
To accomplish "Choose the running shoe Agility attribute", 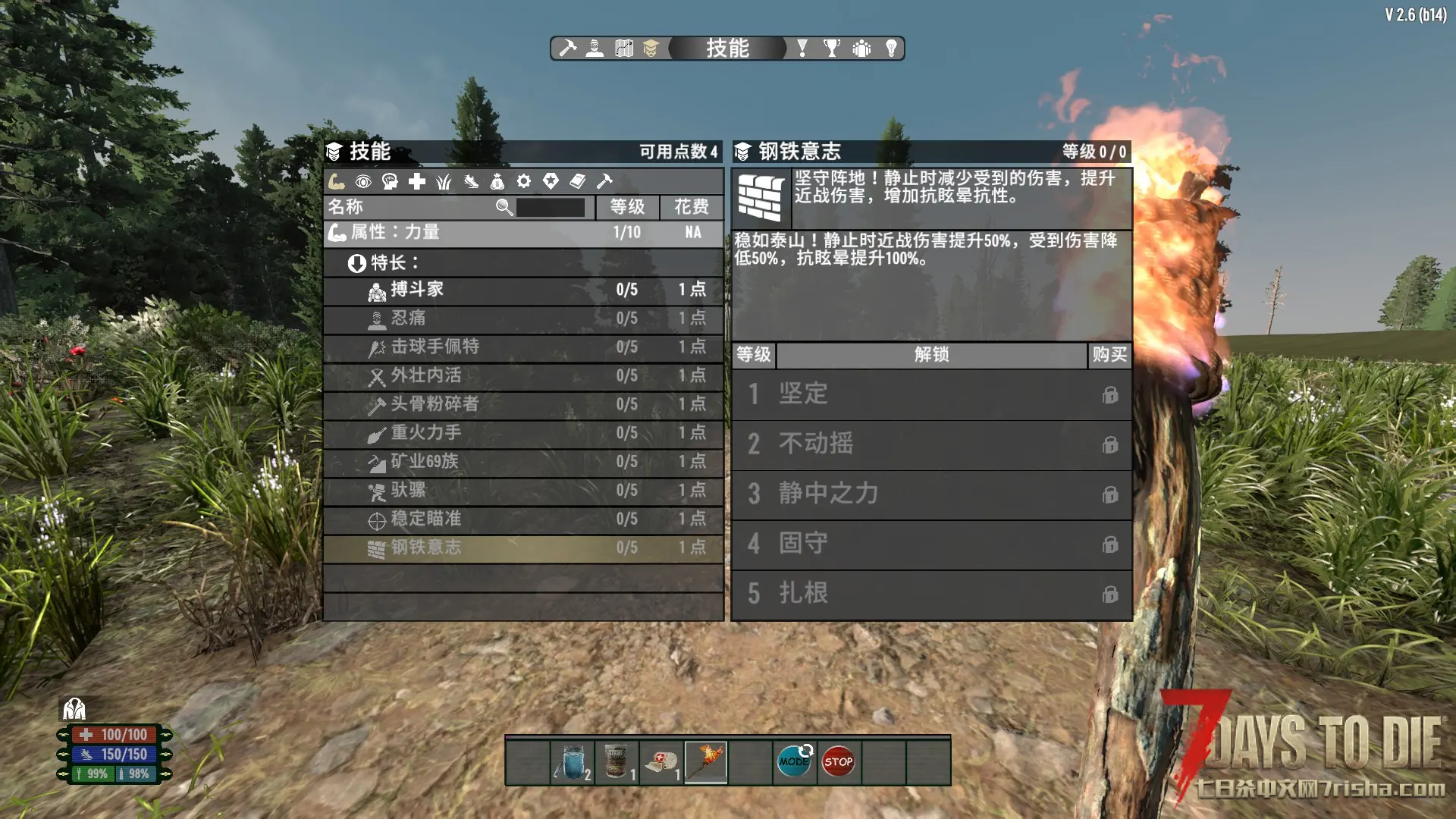I will pyautogui.click(x=471, y=181).
